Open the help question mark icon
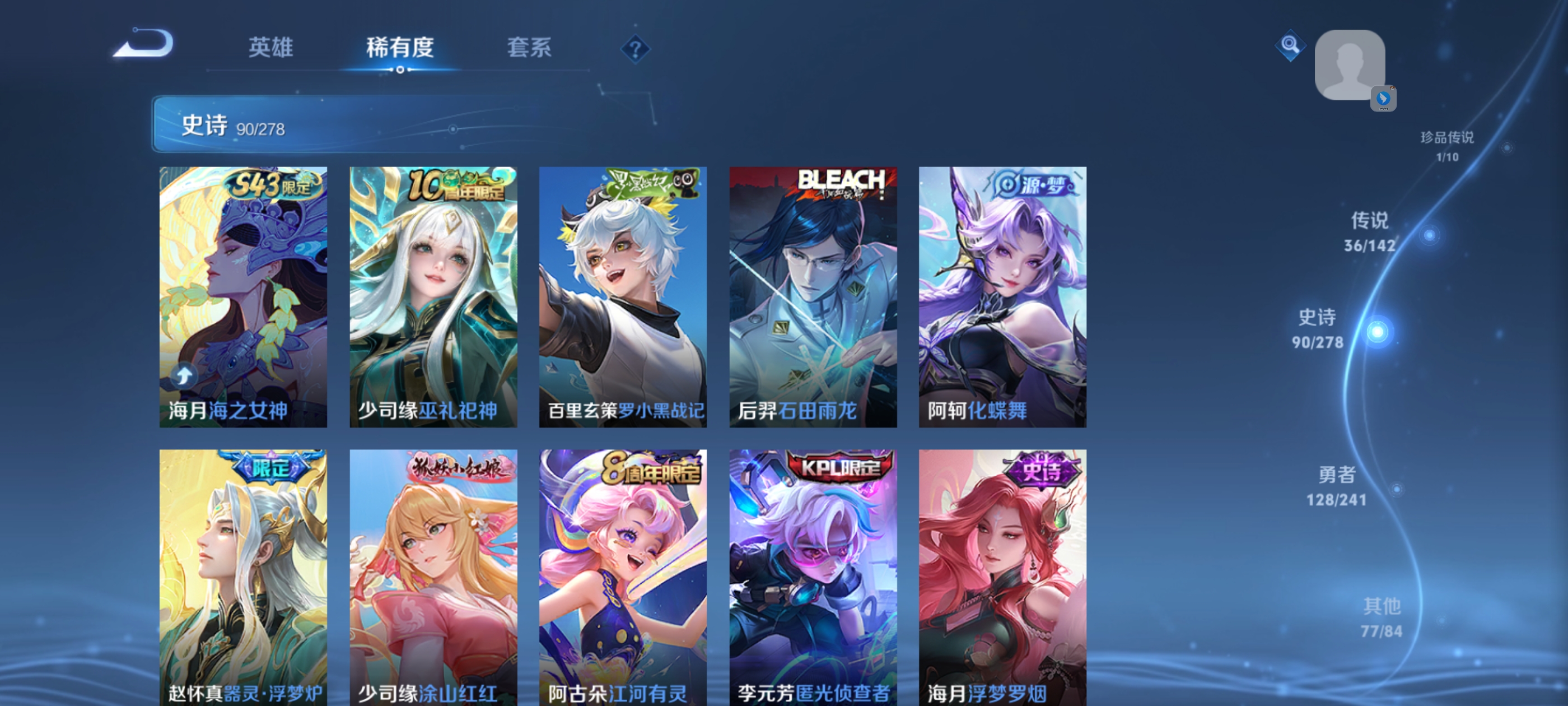This screenshot has height=706, width=1568. click(x=635, y=49)
